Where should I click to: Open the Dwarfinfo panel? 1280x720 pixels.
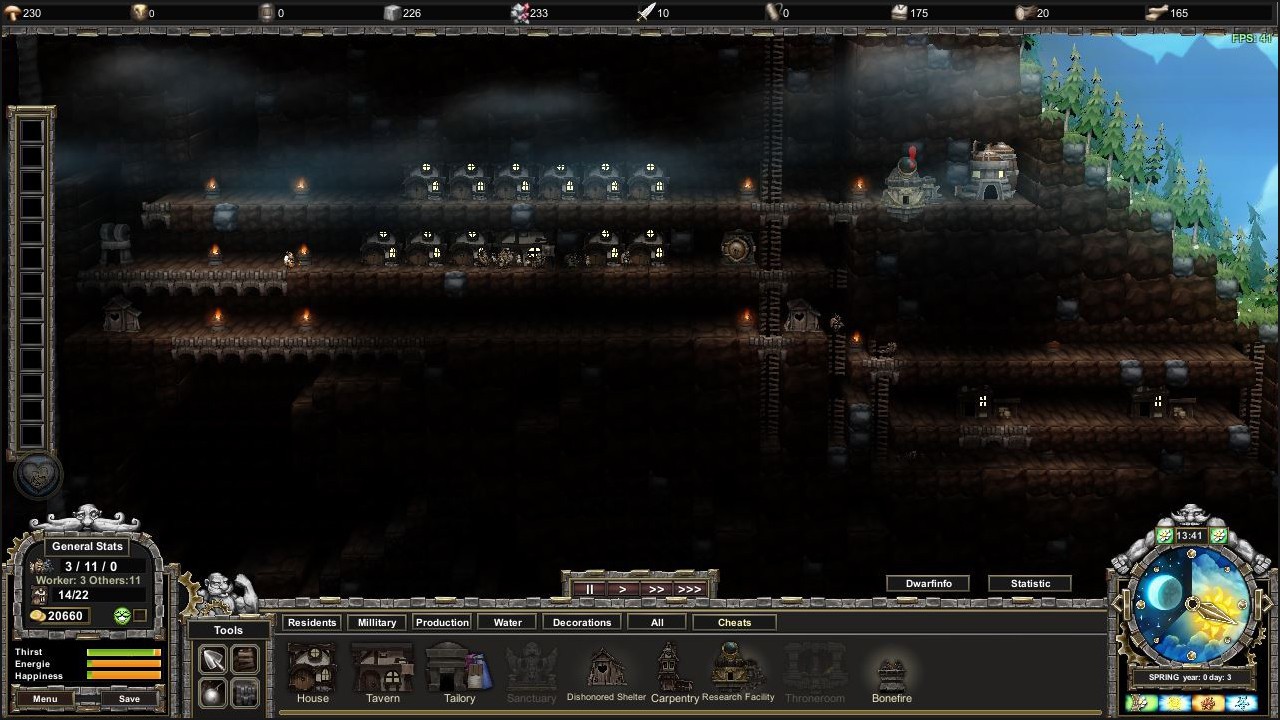coord(928,583)
